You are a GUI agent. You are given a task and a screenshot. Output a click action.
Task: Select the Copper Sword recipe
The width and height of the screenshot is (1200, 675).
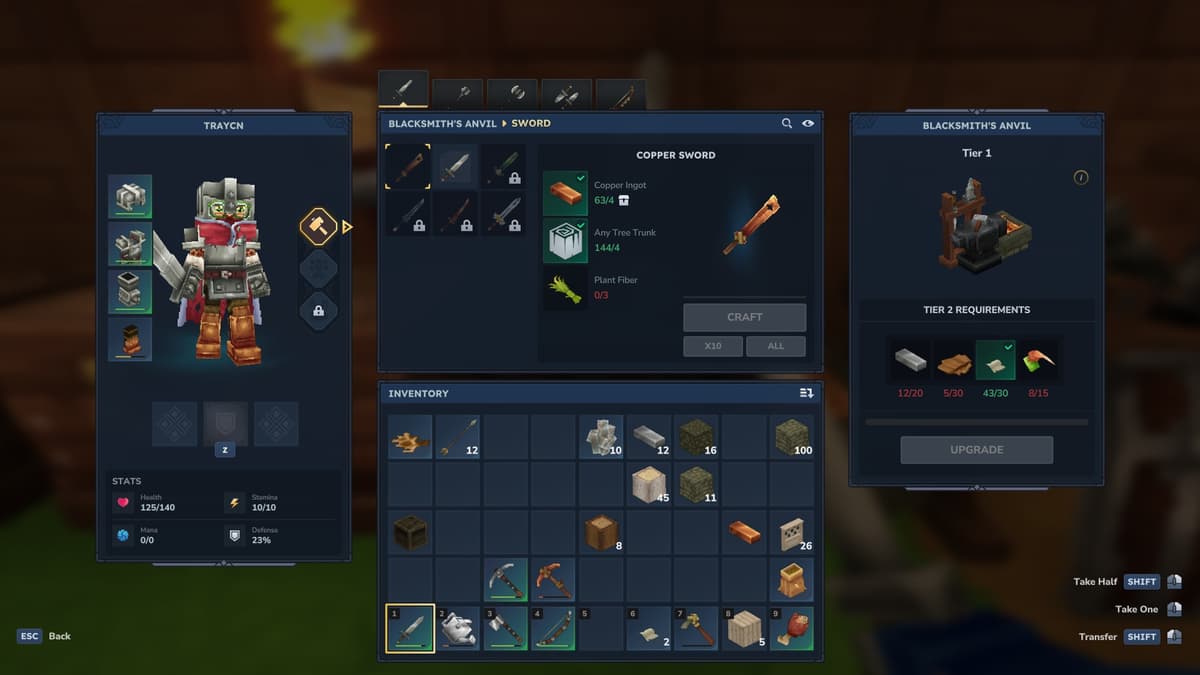(x=408, y=166)
